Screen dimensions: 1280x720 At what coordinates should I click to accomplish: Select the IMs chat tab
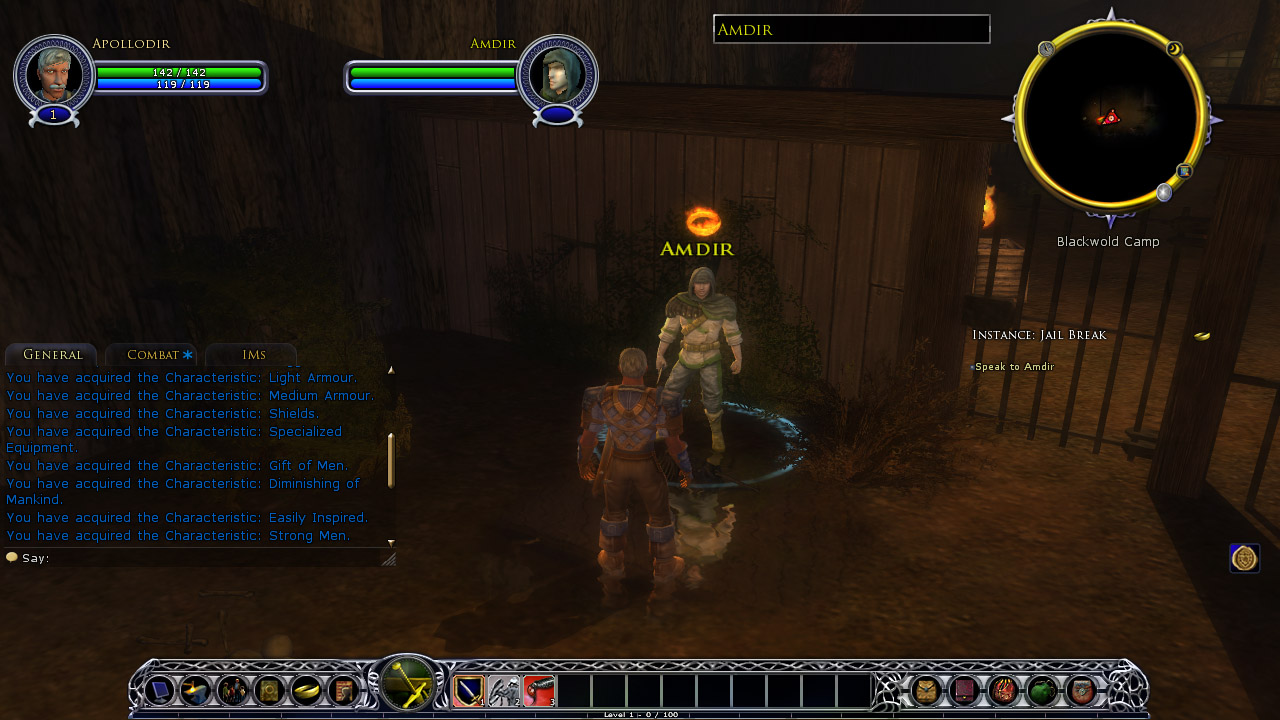(253, 355)
